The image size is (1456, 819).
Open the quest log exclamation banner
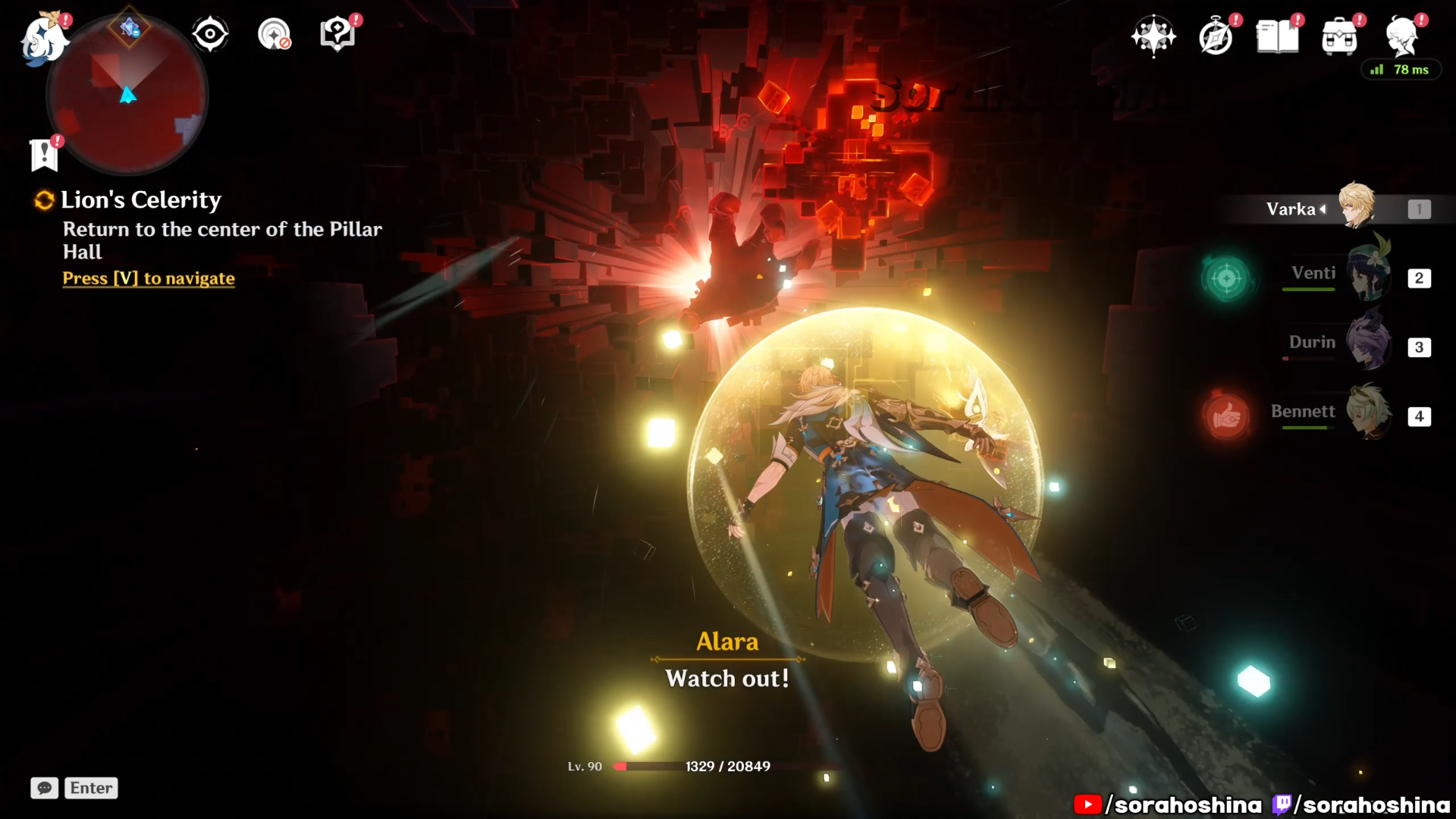click(x=44, y=155)
